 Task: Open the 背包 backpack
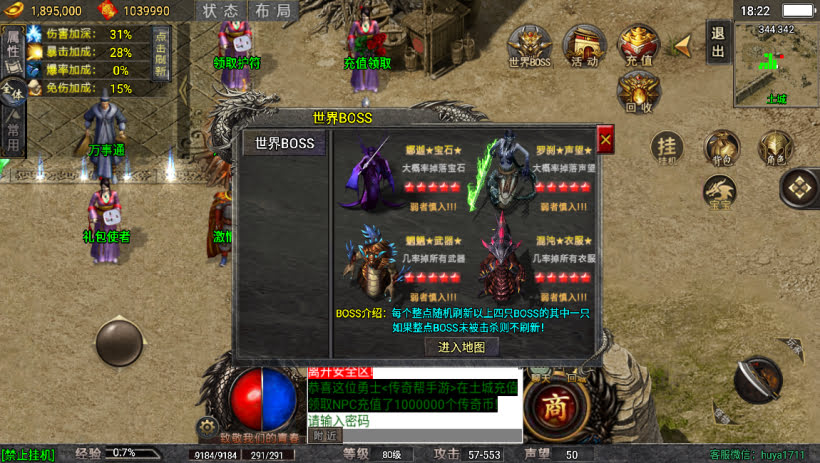click(720, 147)
